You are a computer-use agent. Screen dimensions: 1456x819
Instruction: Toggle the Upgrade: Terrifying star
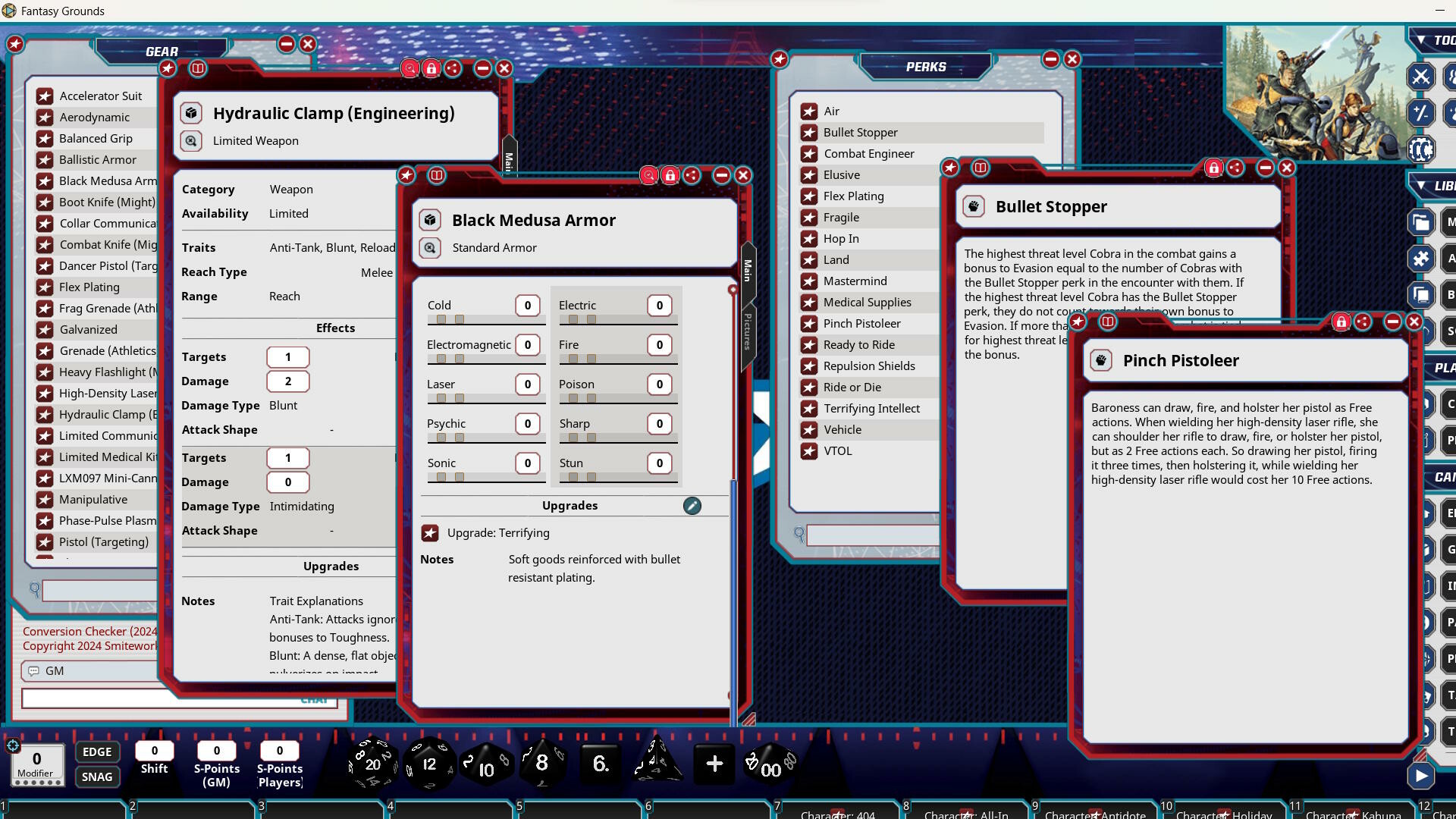tap(431, 533)
